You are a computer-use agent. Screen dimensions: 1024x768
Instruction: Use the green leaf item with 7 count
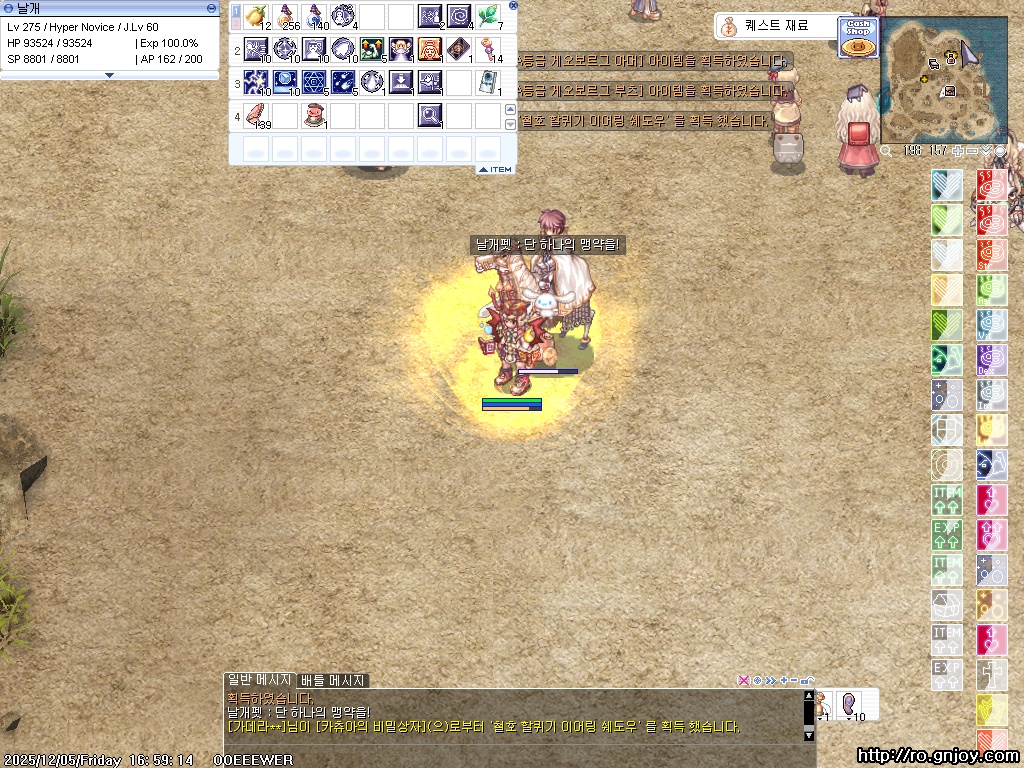[489, 16]
